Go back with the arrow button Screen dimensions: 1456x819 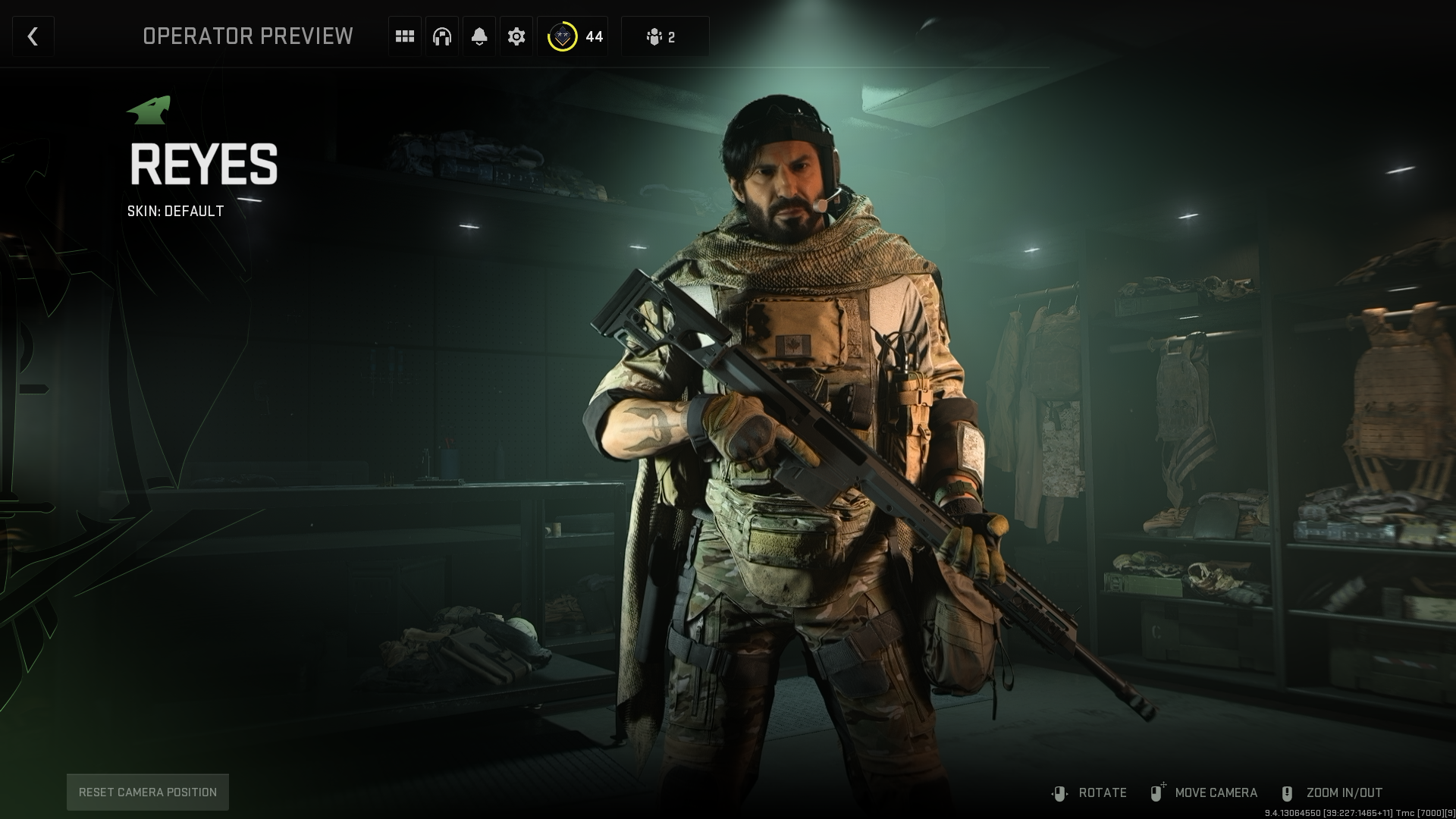pyautogui.click(x=33, y=36)
